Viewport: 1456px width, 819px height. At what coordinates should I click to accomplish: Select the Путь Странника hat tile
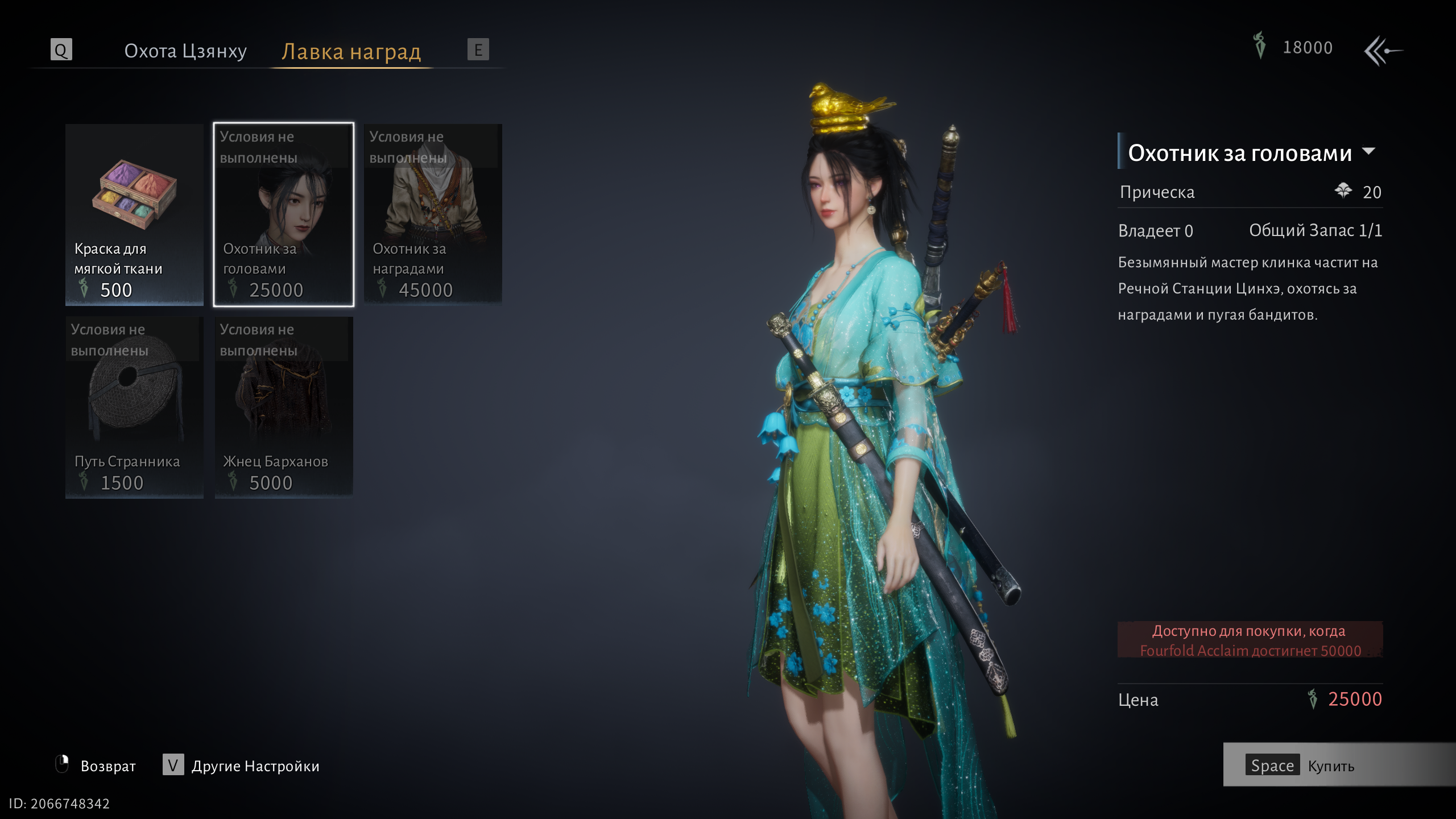coord(134,407)
